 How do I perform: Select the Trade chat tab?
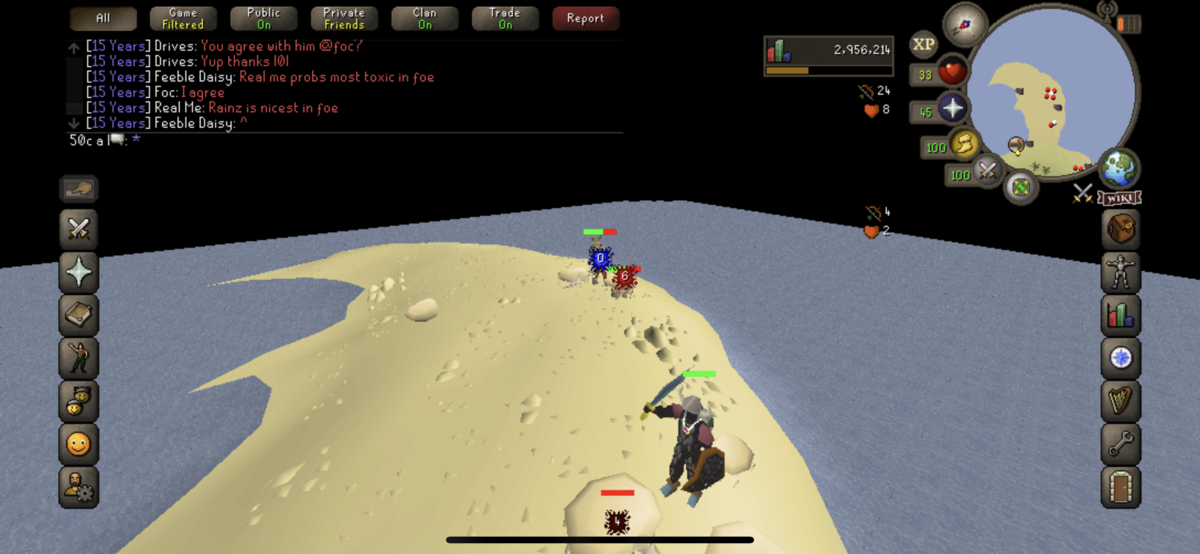coord(505,19)
